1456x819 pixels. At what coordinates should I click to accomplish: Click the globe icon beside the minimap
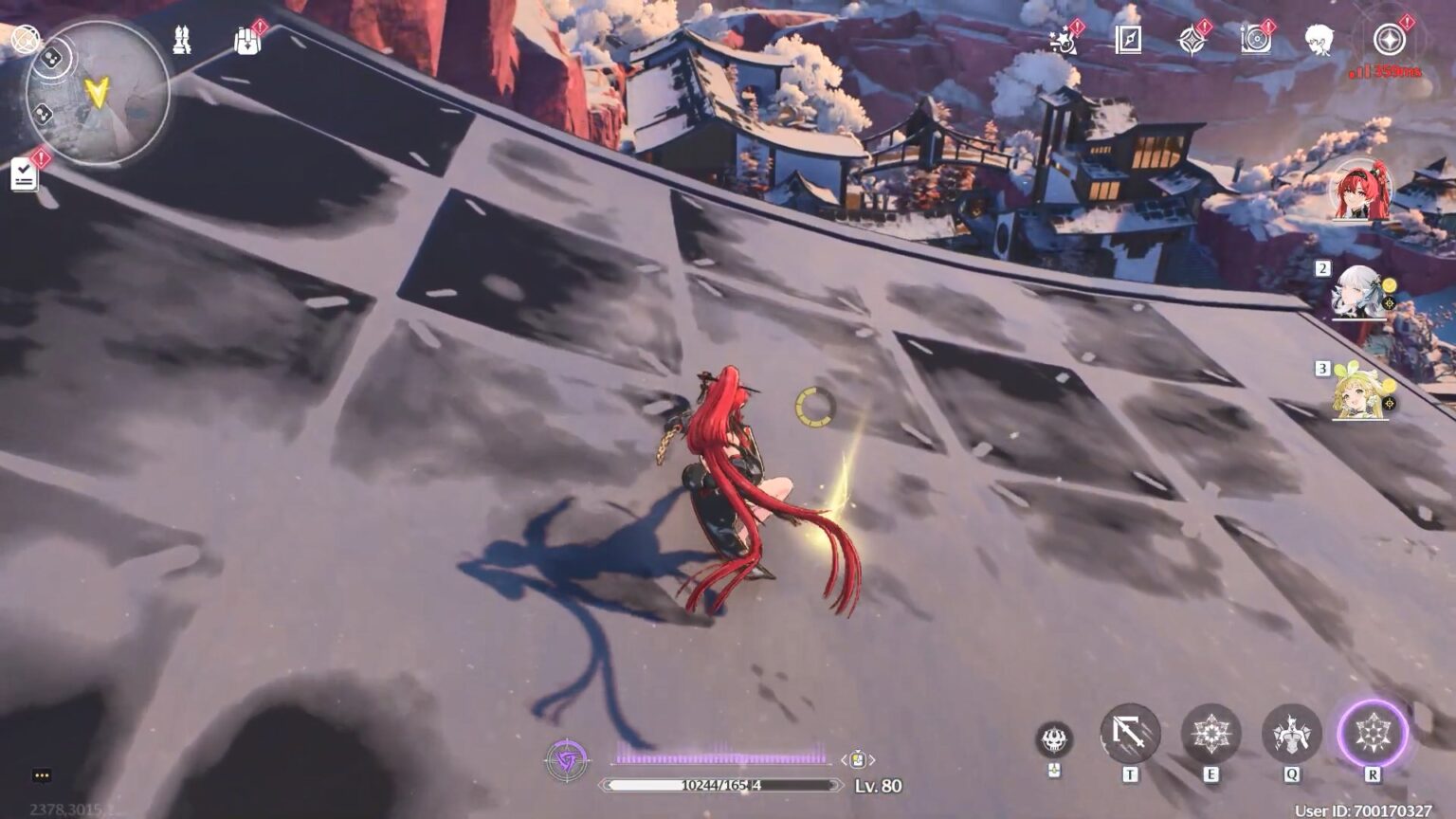[x=26, y=38]
